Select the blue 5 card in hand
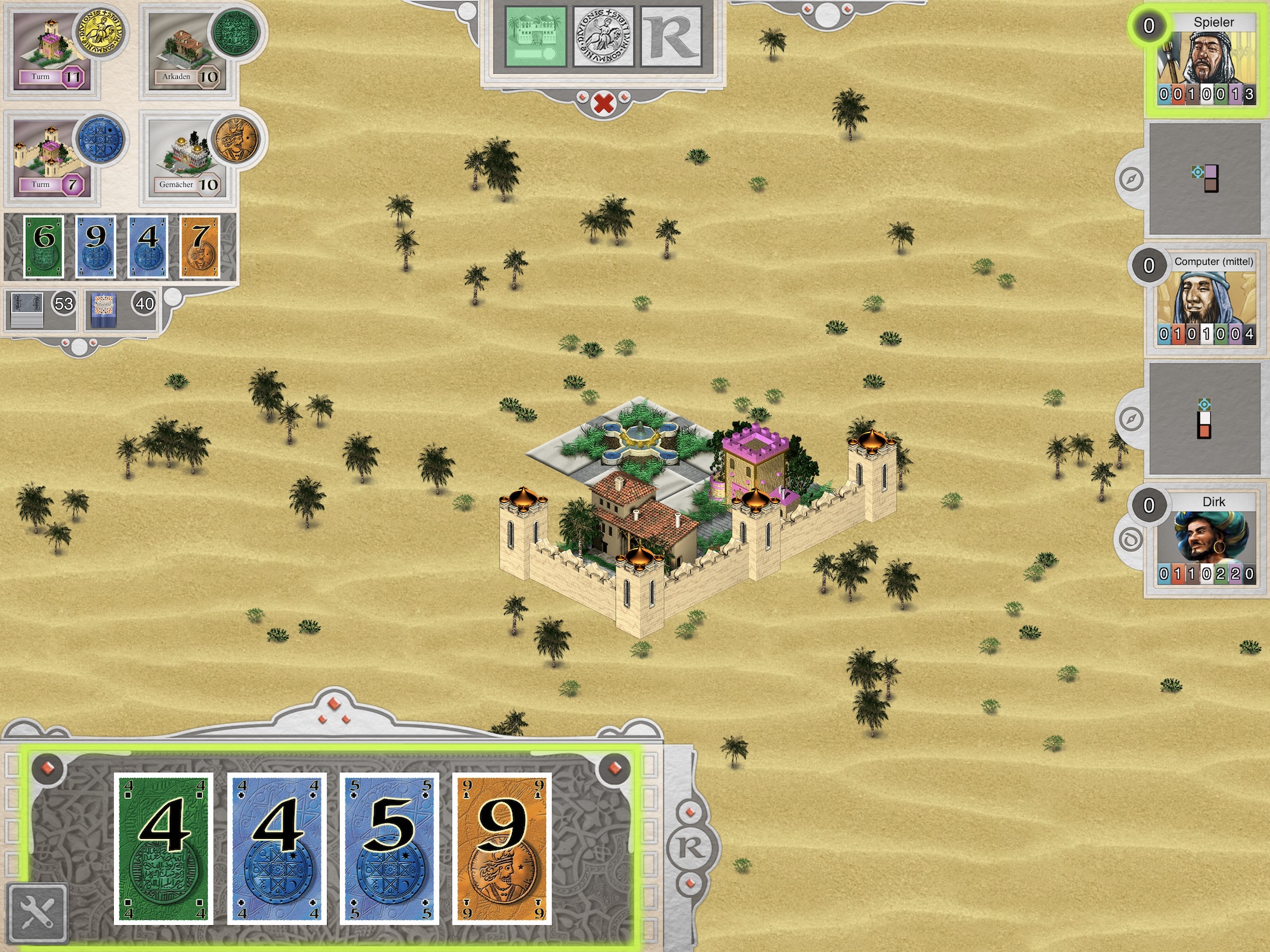 (x=390, y=848)
